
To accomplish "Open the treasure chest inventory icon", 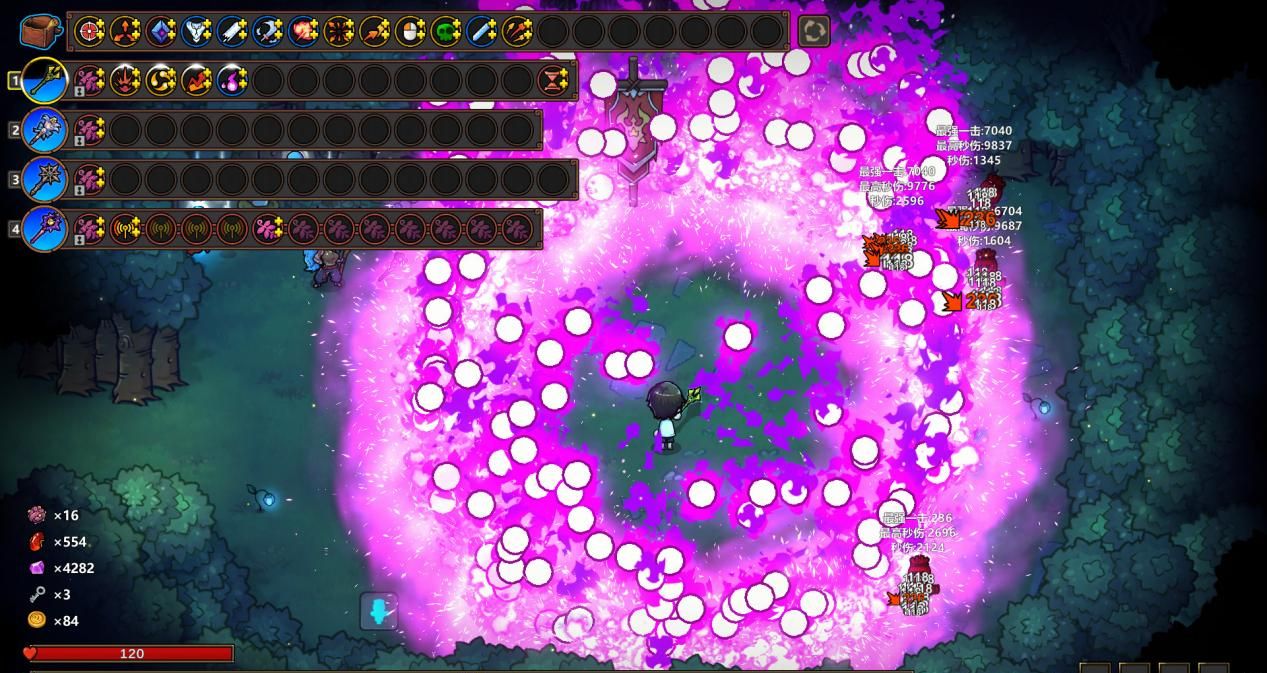I will (40, 31).
